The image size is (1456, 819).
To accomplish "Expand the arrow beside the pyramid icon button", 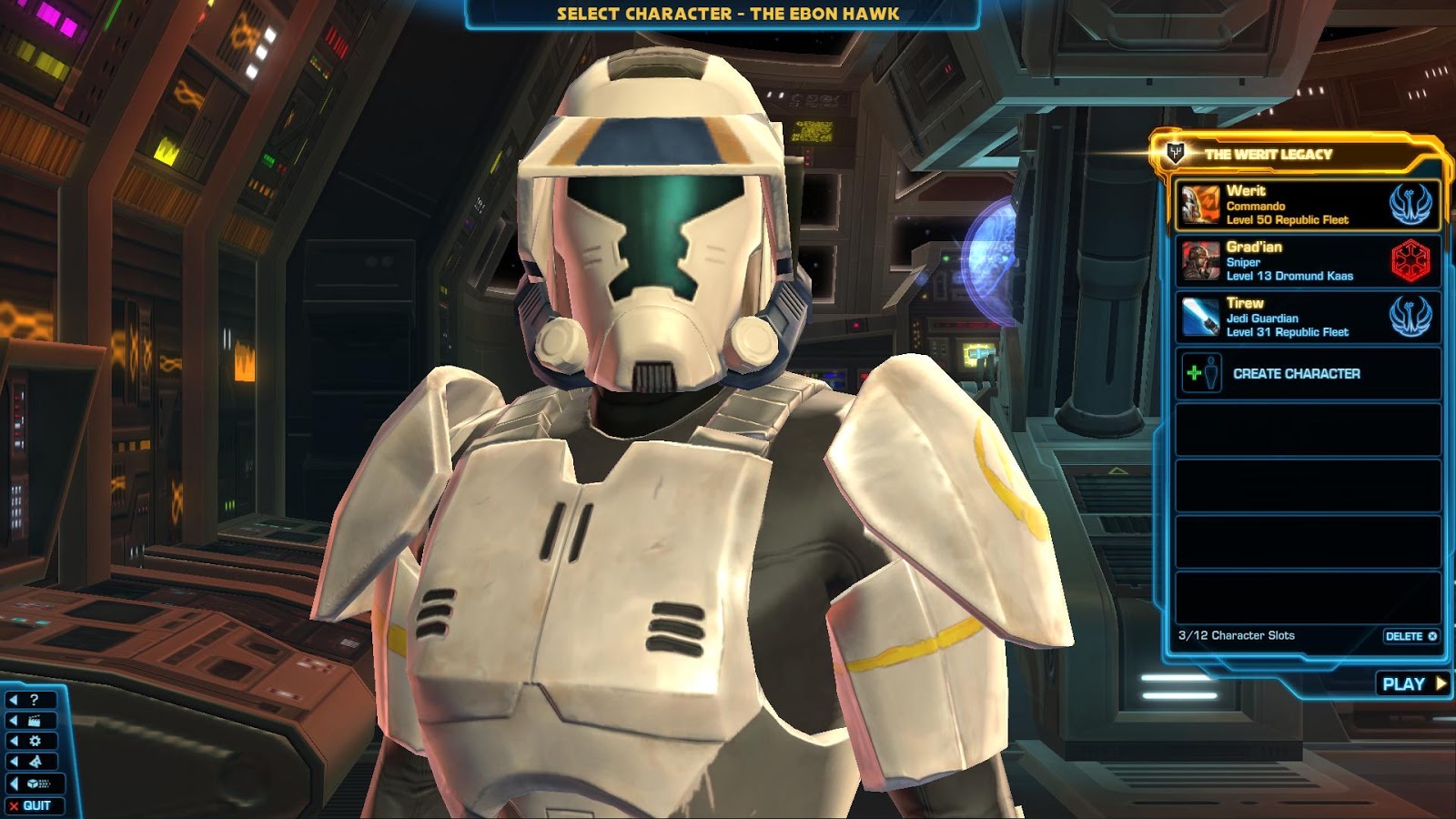I will tap(13, 761).
